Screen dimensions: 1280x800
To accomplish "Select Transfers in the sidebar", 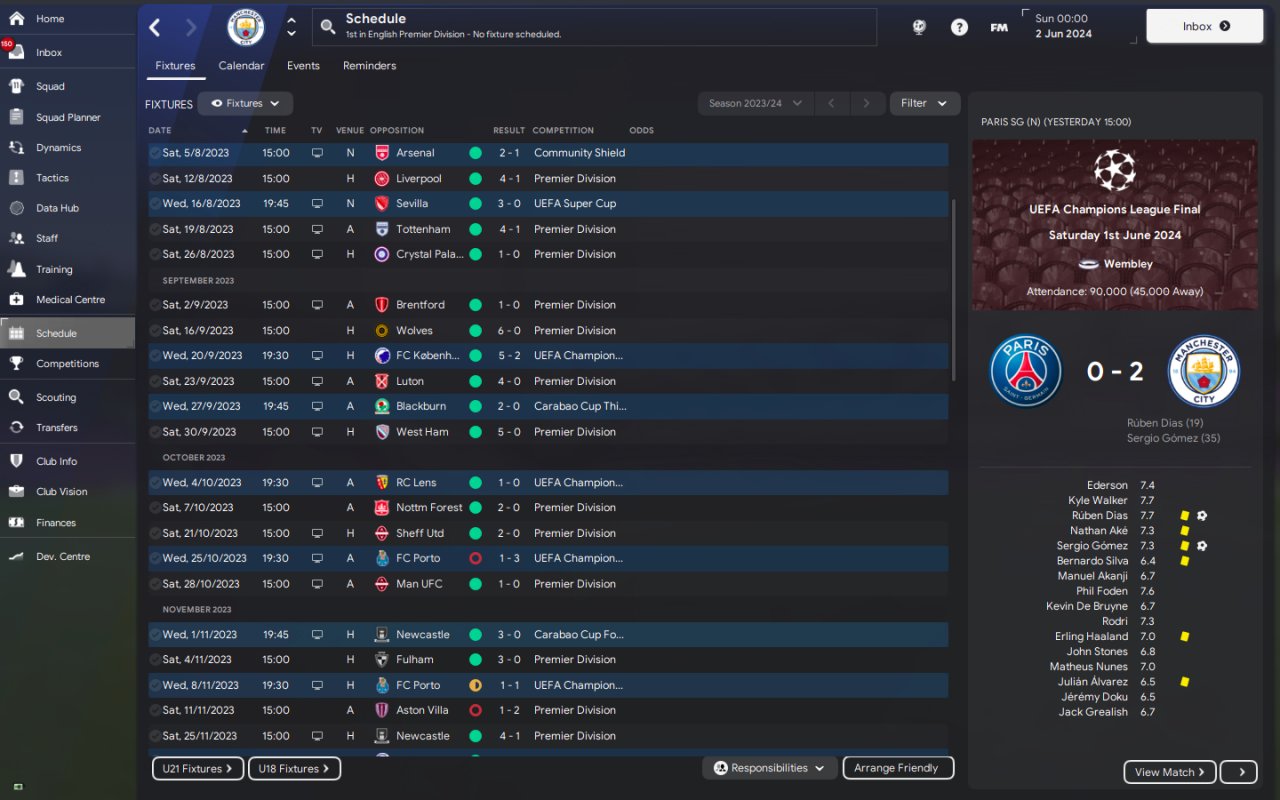I will [x=56, y=427].
